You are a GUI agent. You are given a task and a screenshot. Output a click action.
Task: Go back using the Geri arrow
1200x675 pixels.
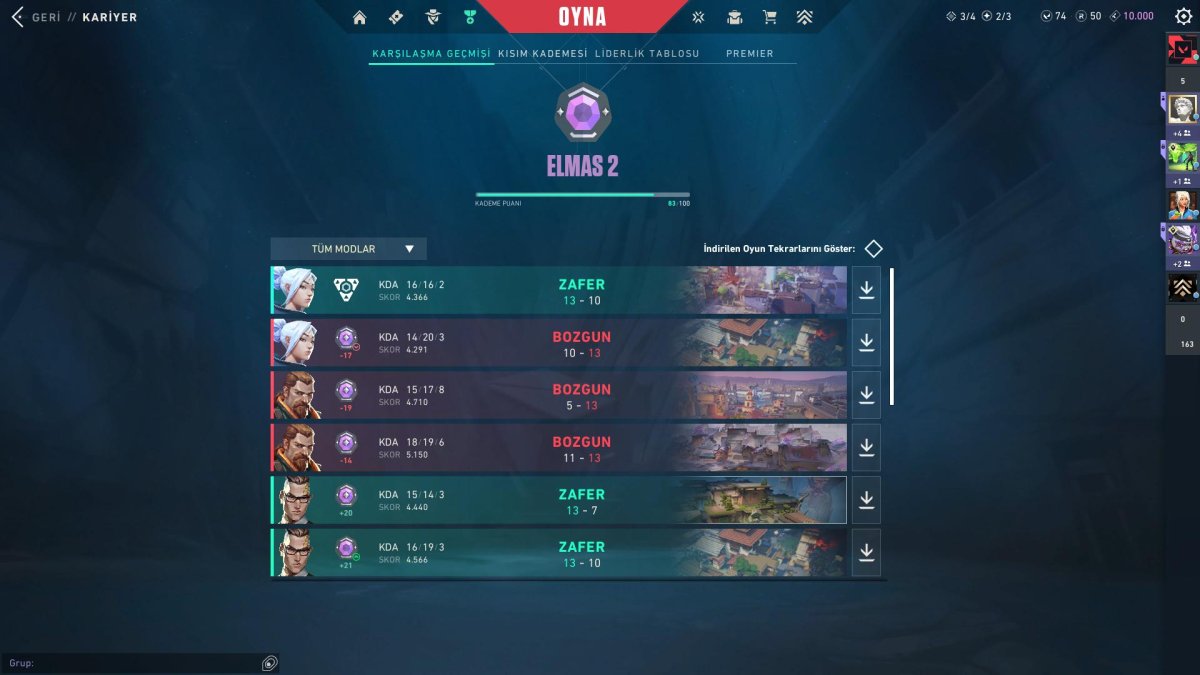17,17
